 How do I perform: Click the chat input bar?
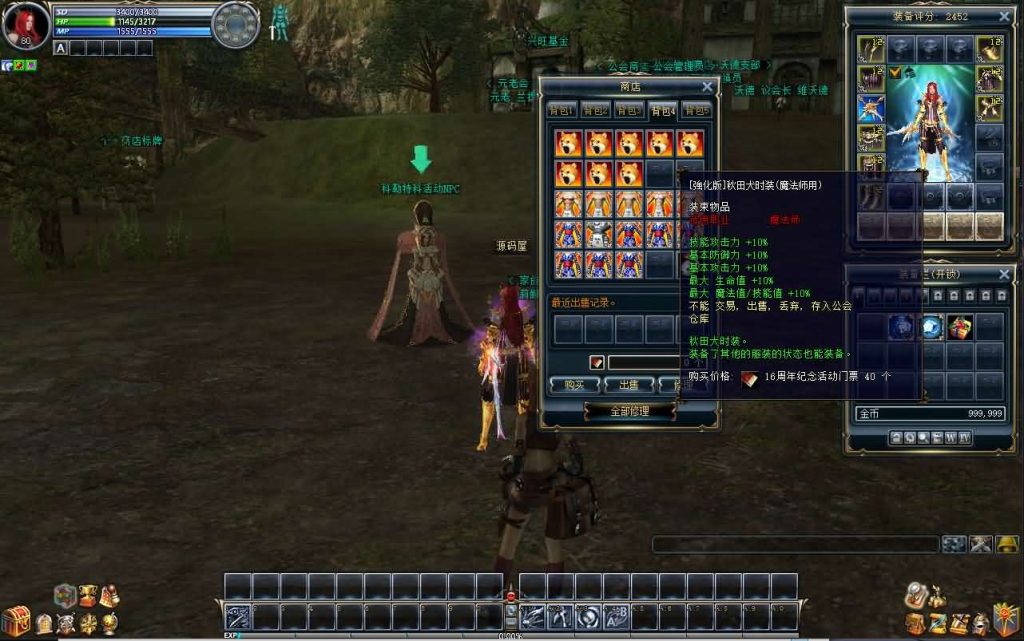[795, 545]
